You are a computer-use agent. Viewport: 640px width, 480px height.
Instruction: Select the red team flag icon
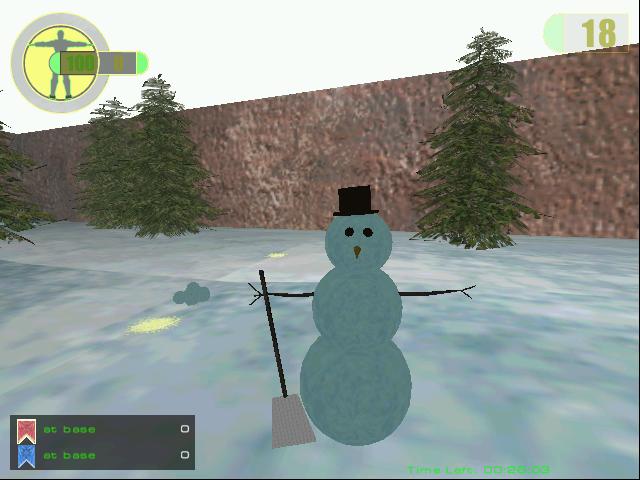coord(27,430)
